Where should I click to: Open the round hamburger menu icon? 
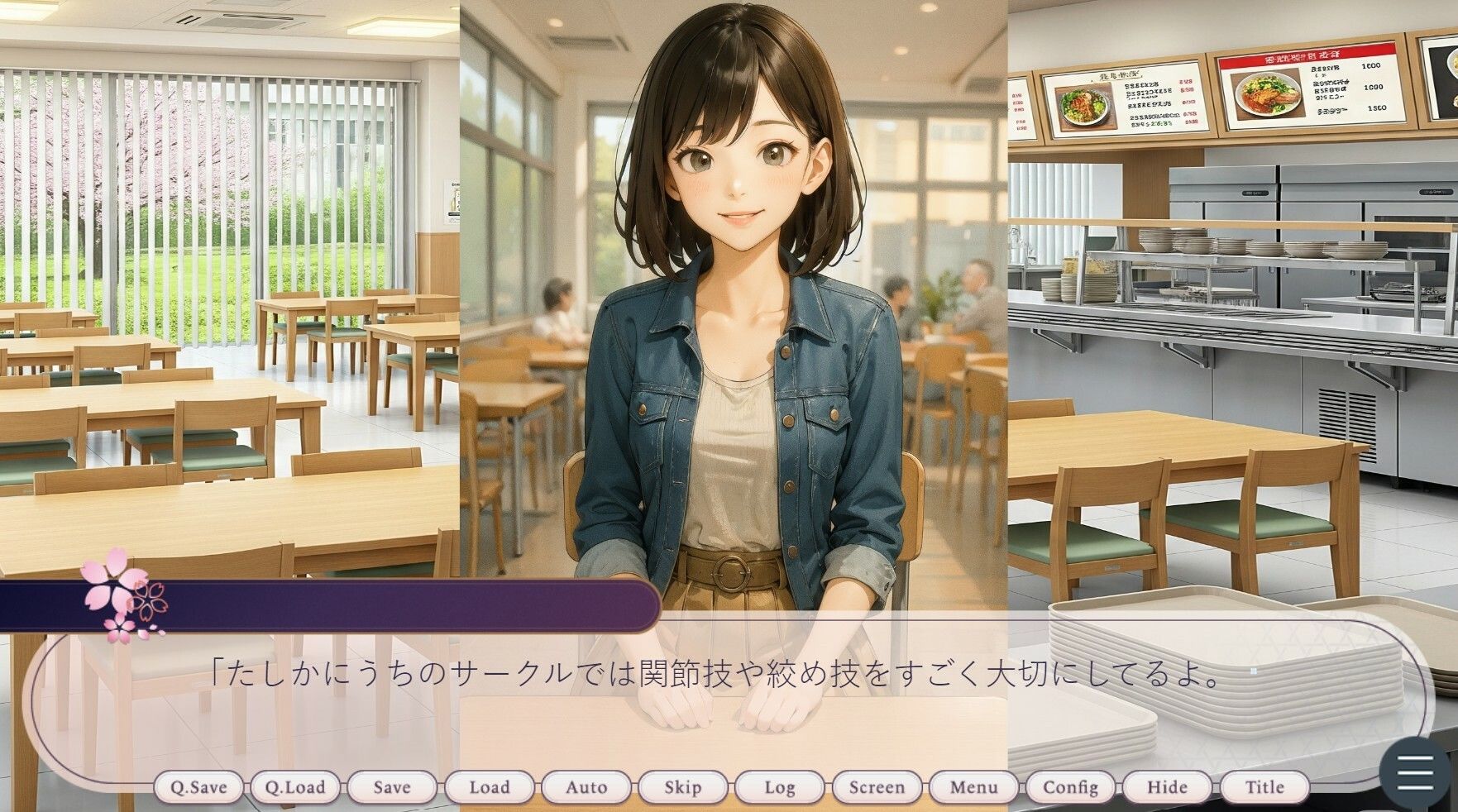(x=1415, y=771)
